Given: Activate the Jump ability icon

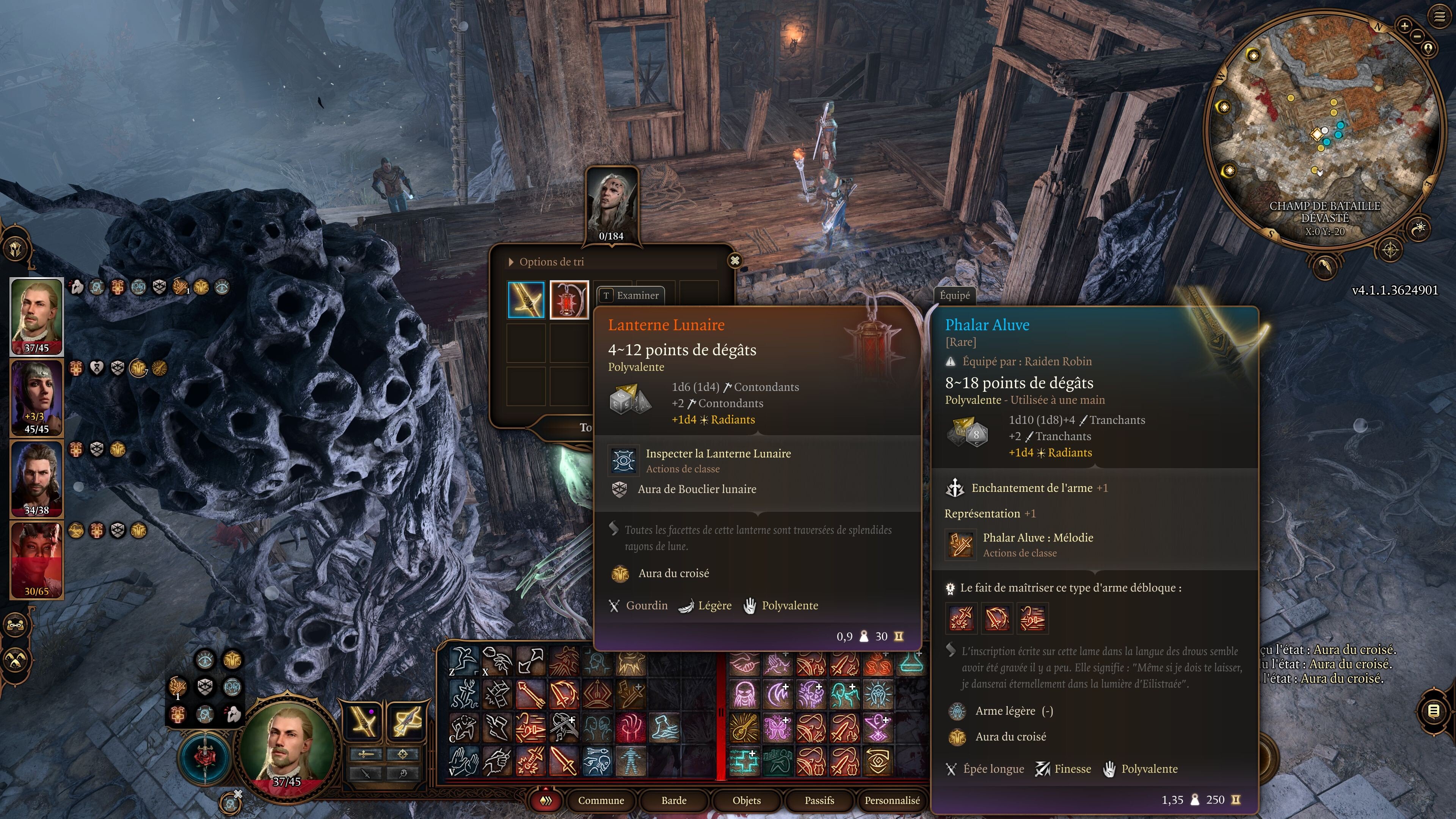Looking at the screenshot, I should point(463,661).
